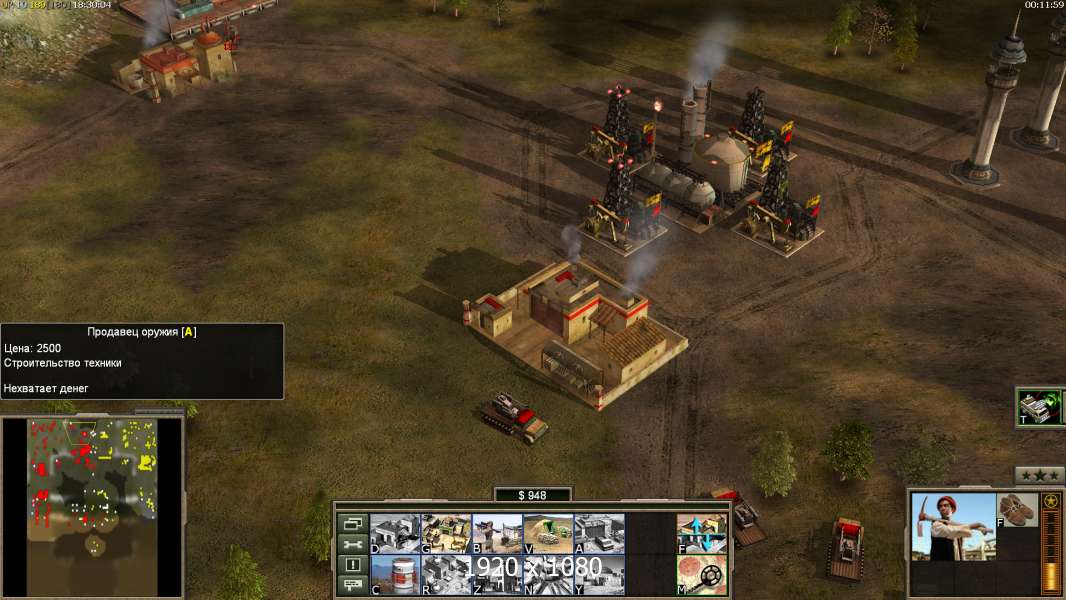
Task: Open the overlapping windows button in command bar
Action: (352, 523)
